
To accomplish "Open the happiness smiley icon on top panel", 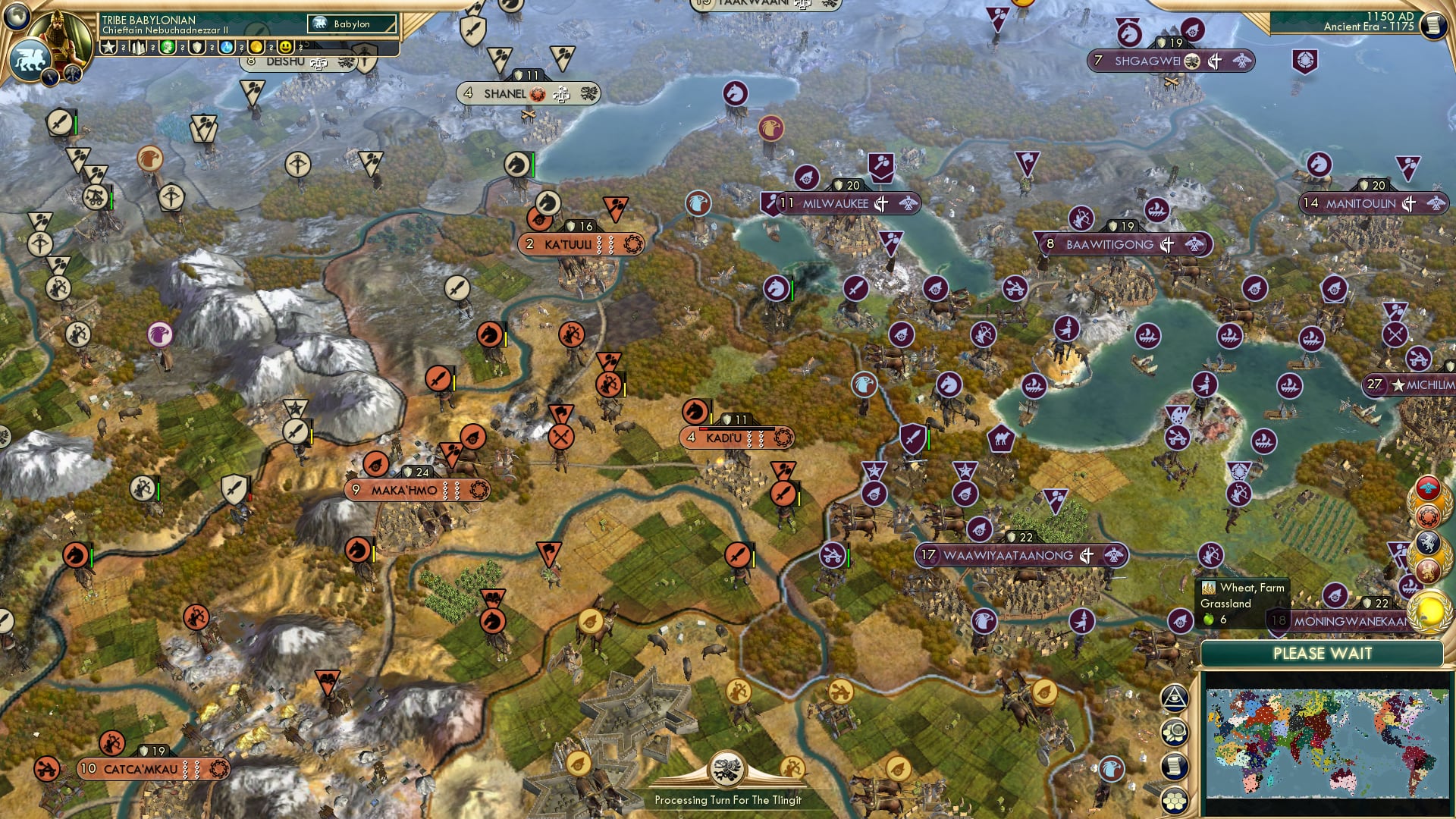I will click(x=285, y=45).
